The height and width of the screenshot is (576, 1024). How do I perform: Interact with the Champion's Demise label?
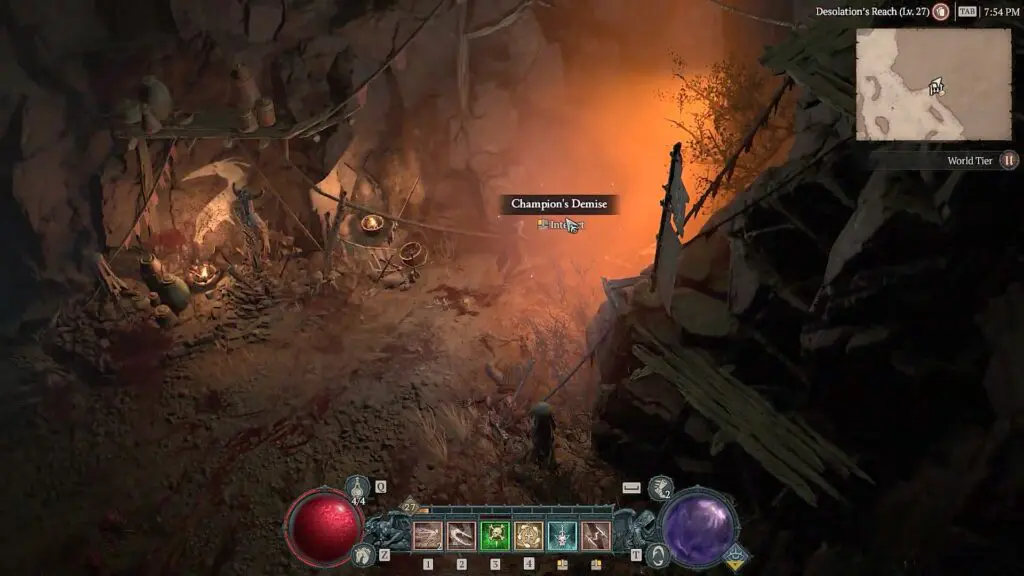[x=559, y=204]
